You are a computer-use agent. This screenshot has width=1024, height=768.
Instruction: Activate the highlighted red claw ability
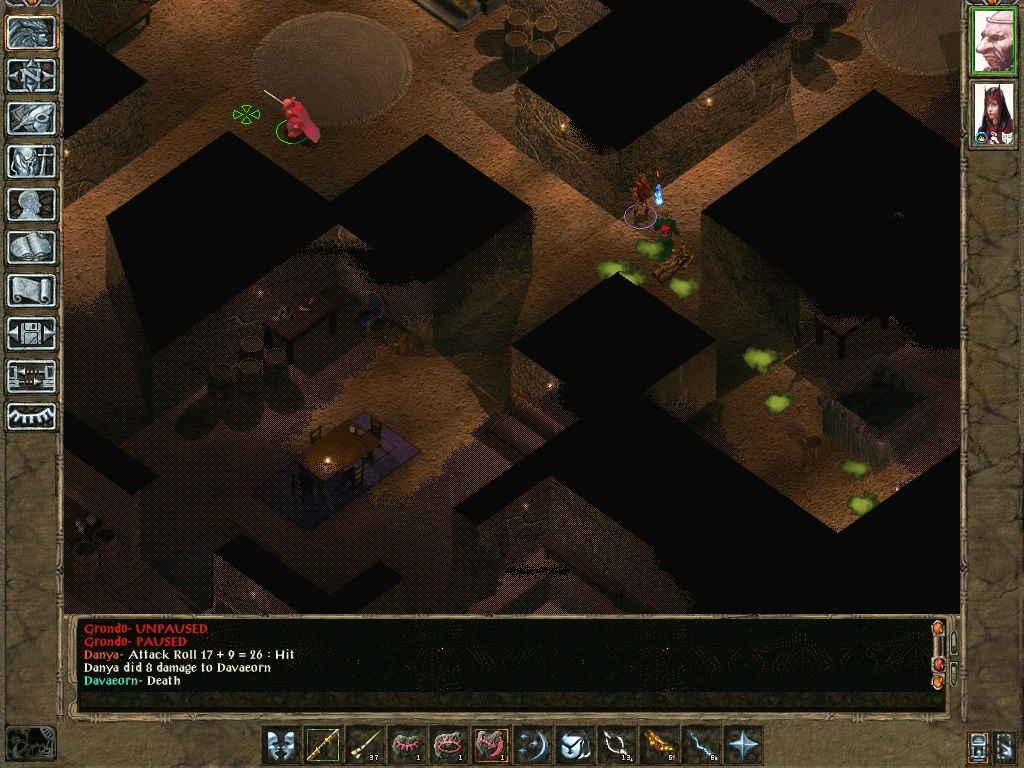tap(491, 745)
